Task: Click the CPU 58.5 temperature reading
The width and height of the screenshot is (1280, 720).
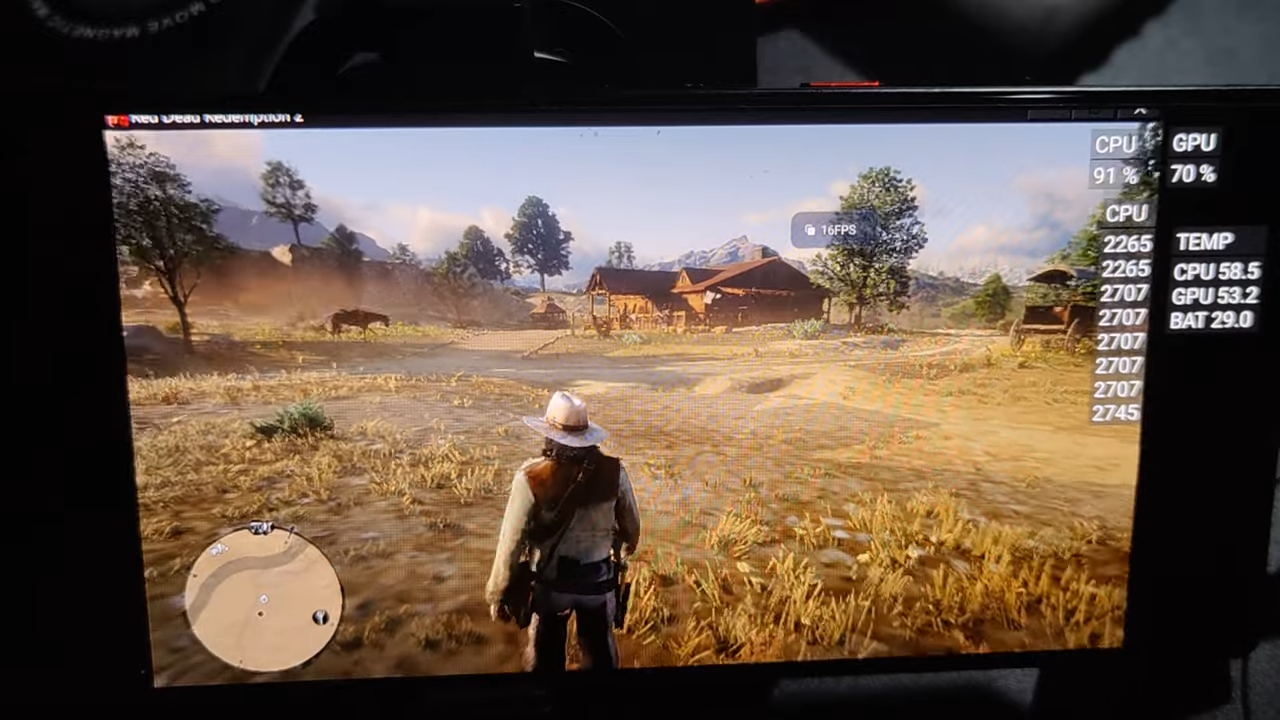Action: tap(1210, 271)
